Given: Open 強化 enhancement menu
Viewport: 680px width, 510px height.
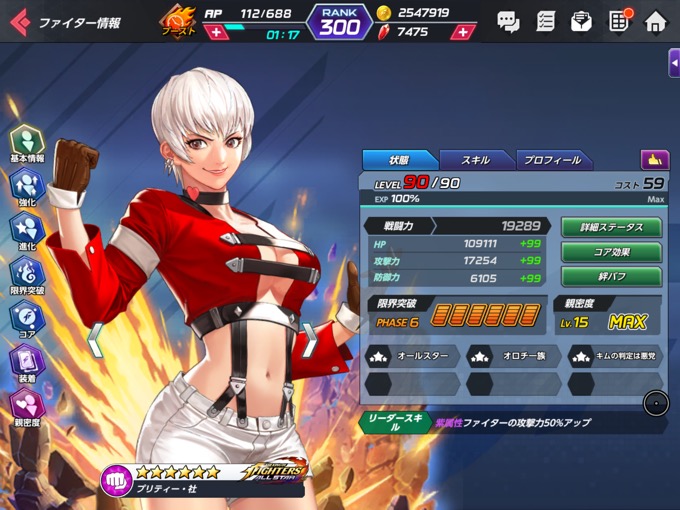Looking at the screenshot, I should point(27,187).
